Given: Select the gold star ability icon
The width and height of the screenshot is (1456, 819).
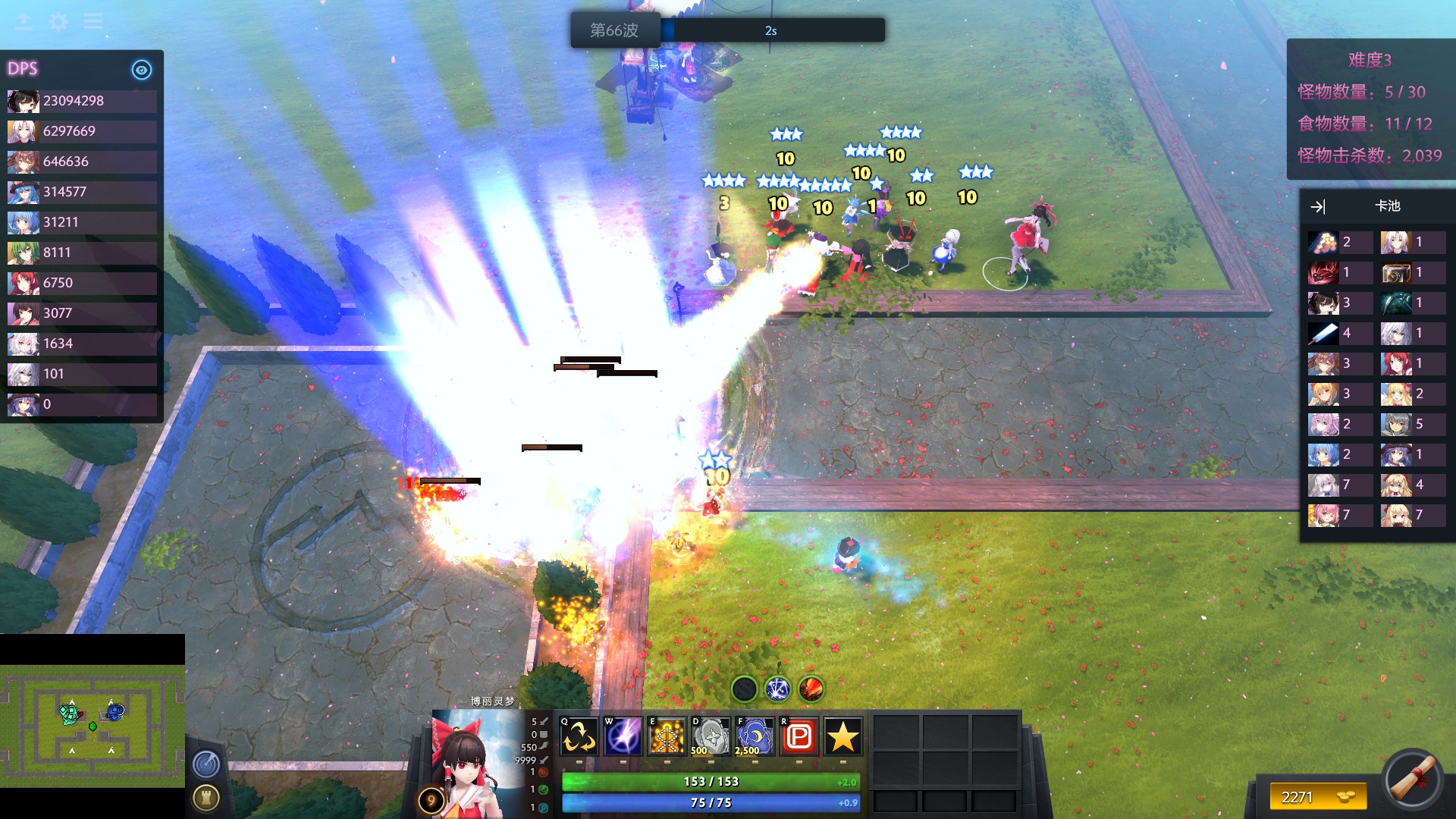Looking at the screenshot, I should coord(842,736).
